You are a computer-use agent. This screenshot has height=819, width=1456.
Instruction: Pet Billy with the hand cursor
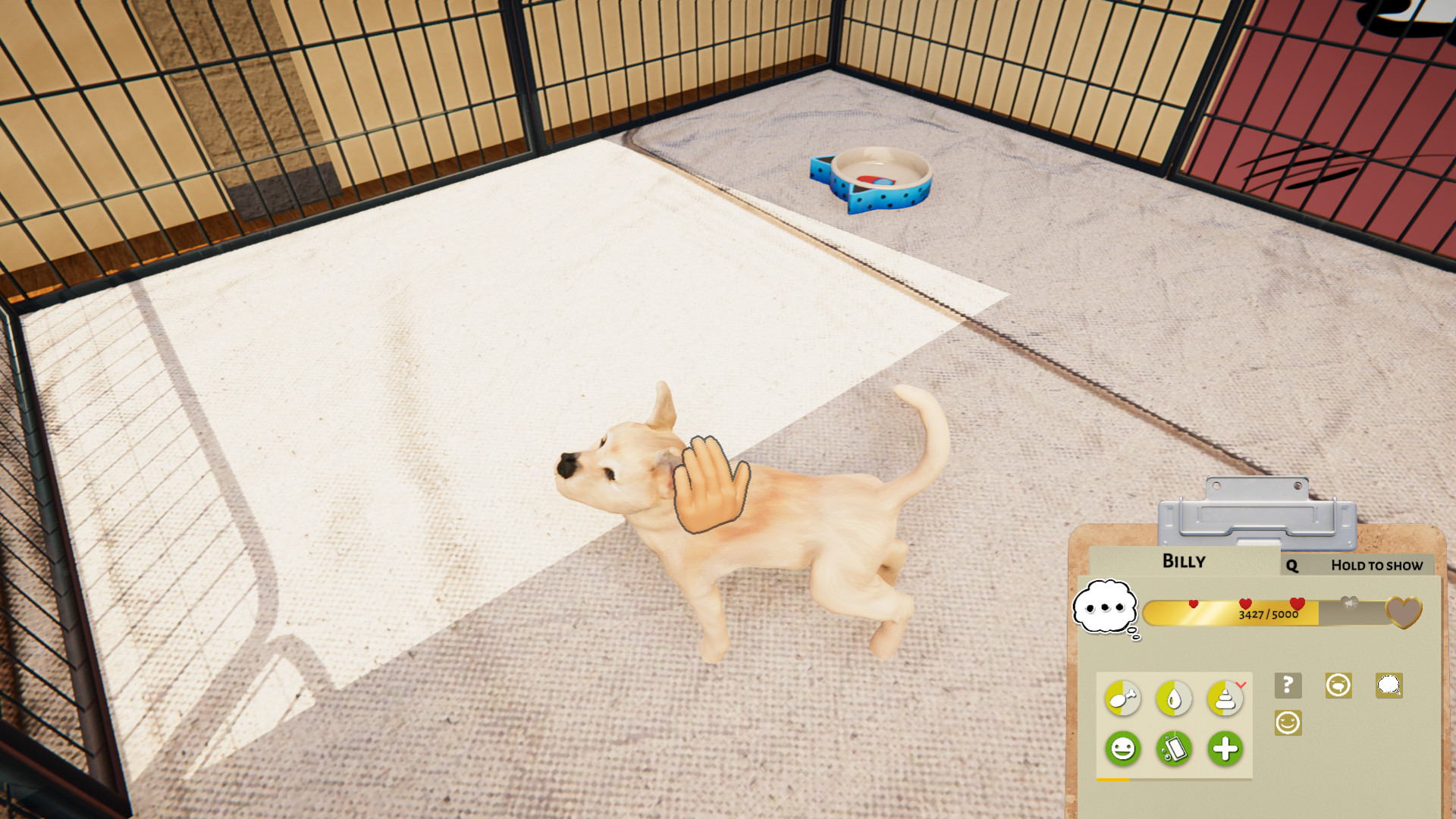click(711, 487)
